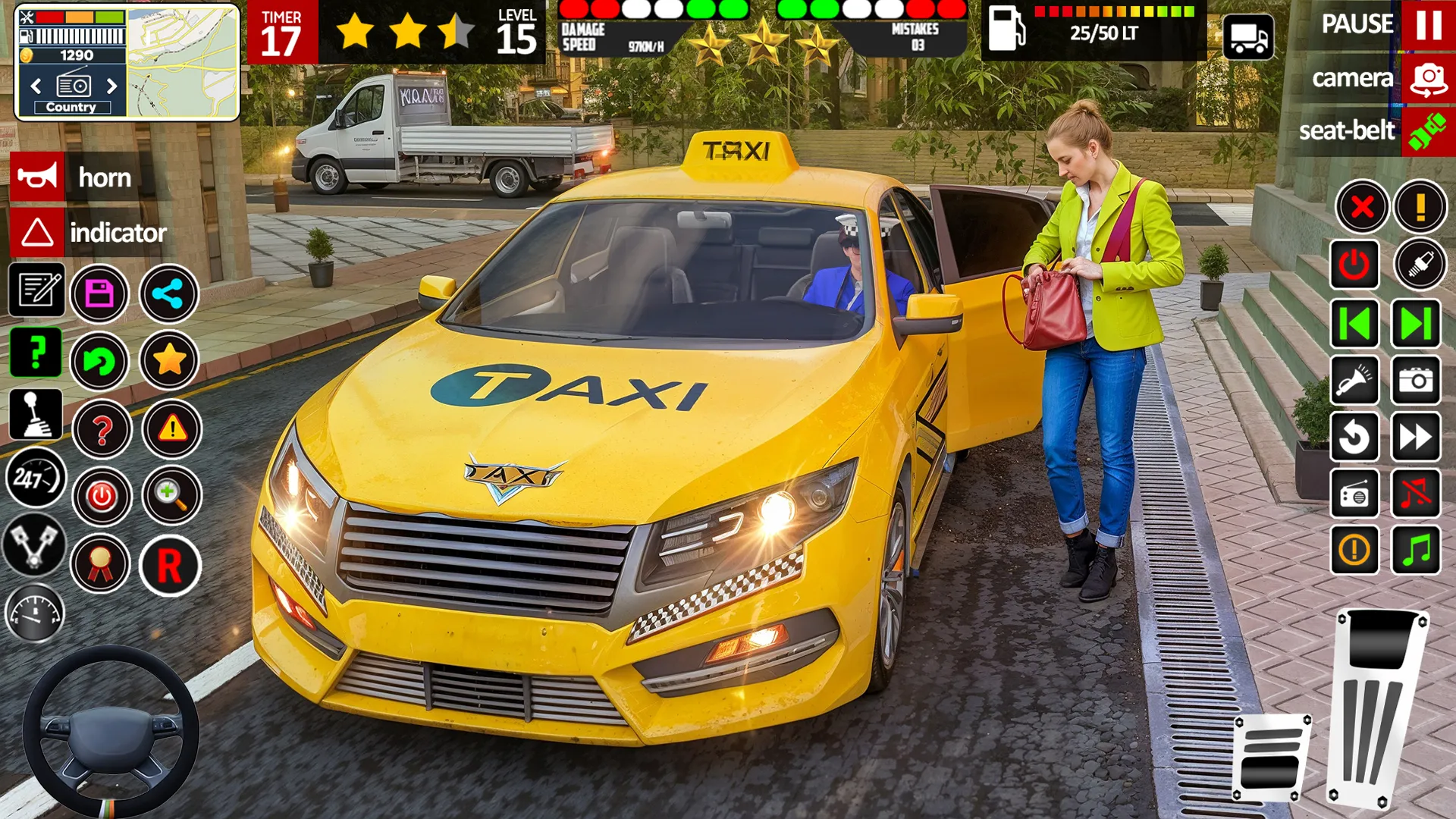Open the Country station selector label
Viewport: 1456px width, 819px height.
point(72,107)
